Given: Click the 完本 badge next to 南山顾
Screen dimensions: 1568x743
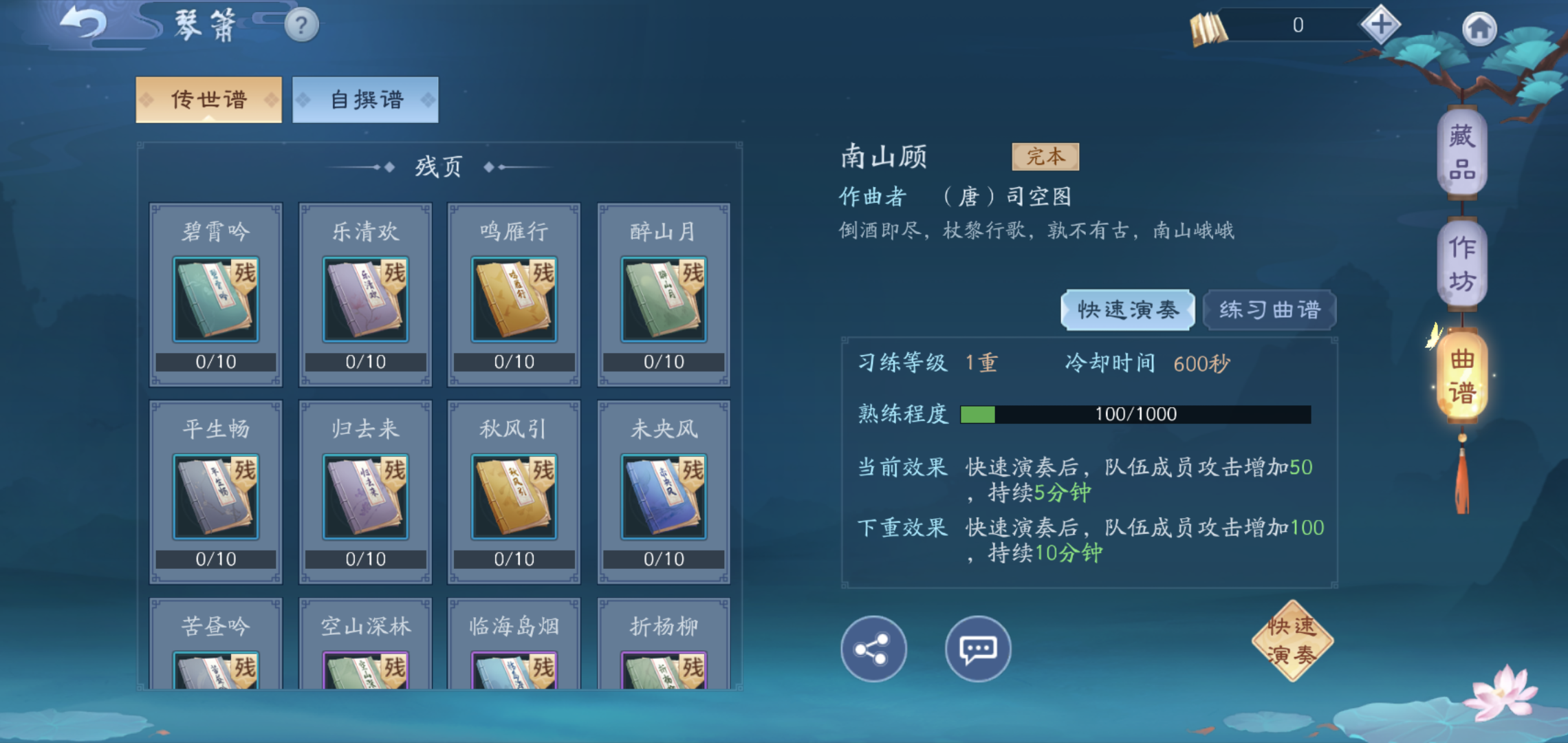Looking at the screenshot, I should [x=1044, y=157].
